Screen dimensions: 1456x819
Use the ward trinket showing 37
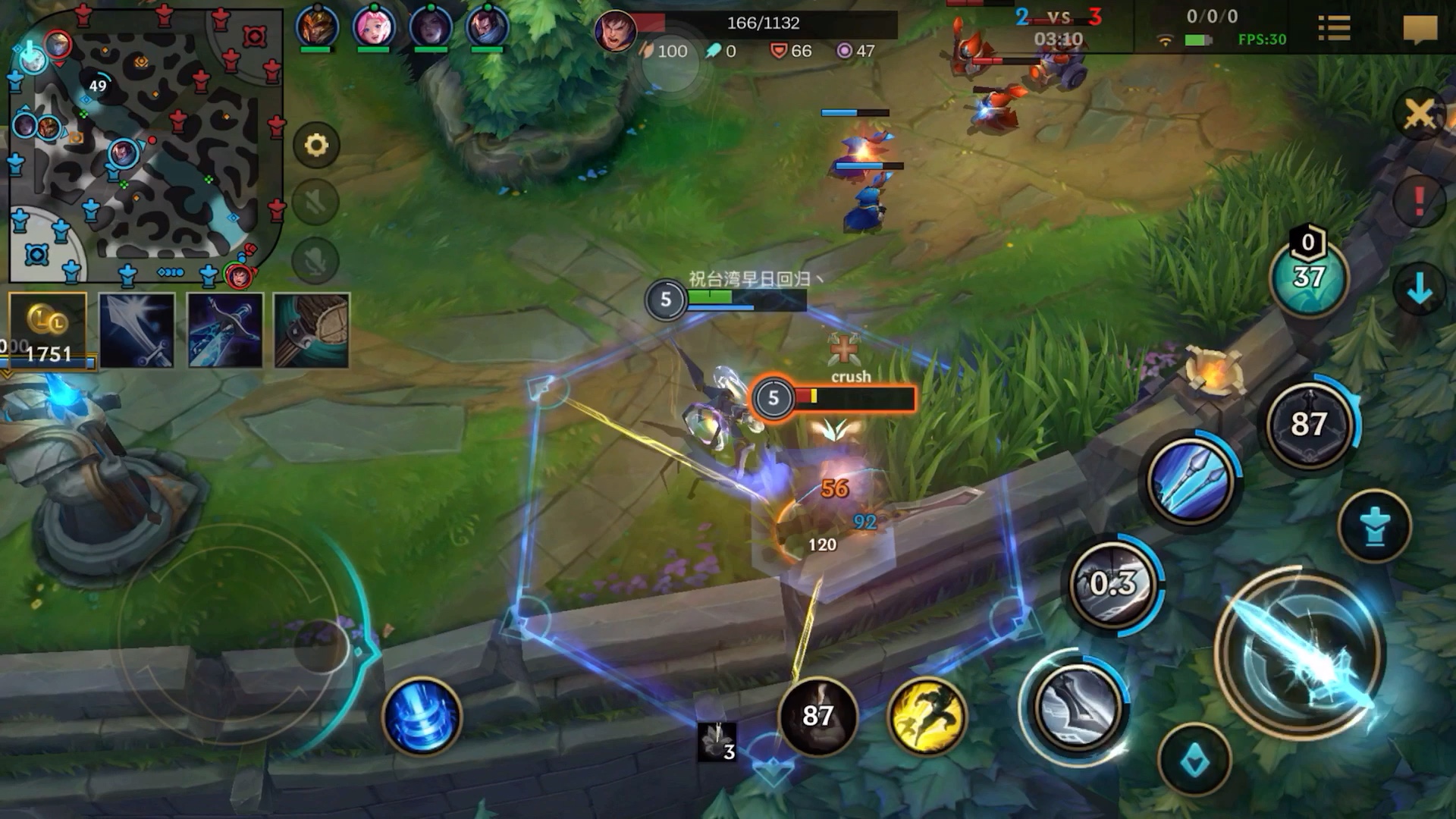tap(1309, 278)
